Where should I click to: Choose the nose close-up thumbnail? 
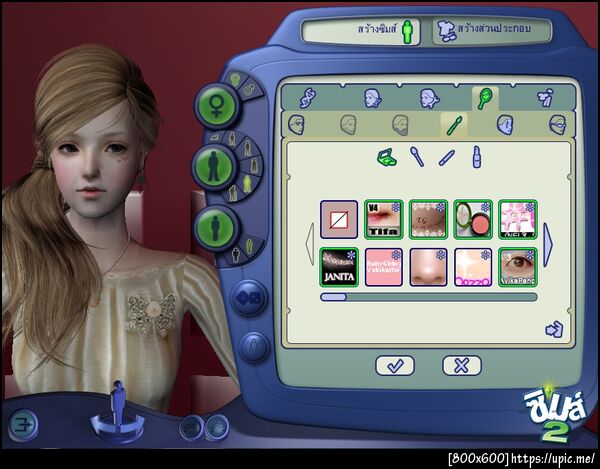pos(428,268)
